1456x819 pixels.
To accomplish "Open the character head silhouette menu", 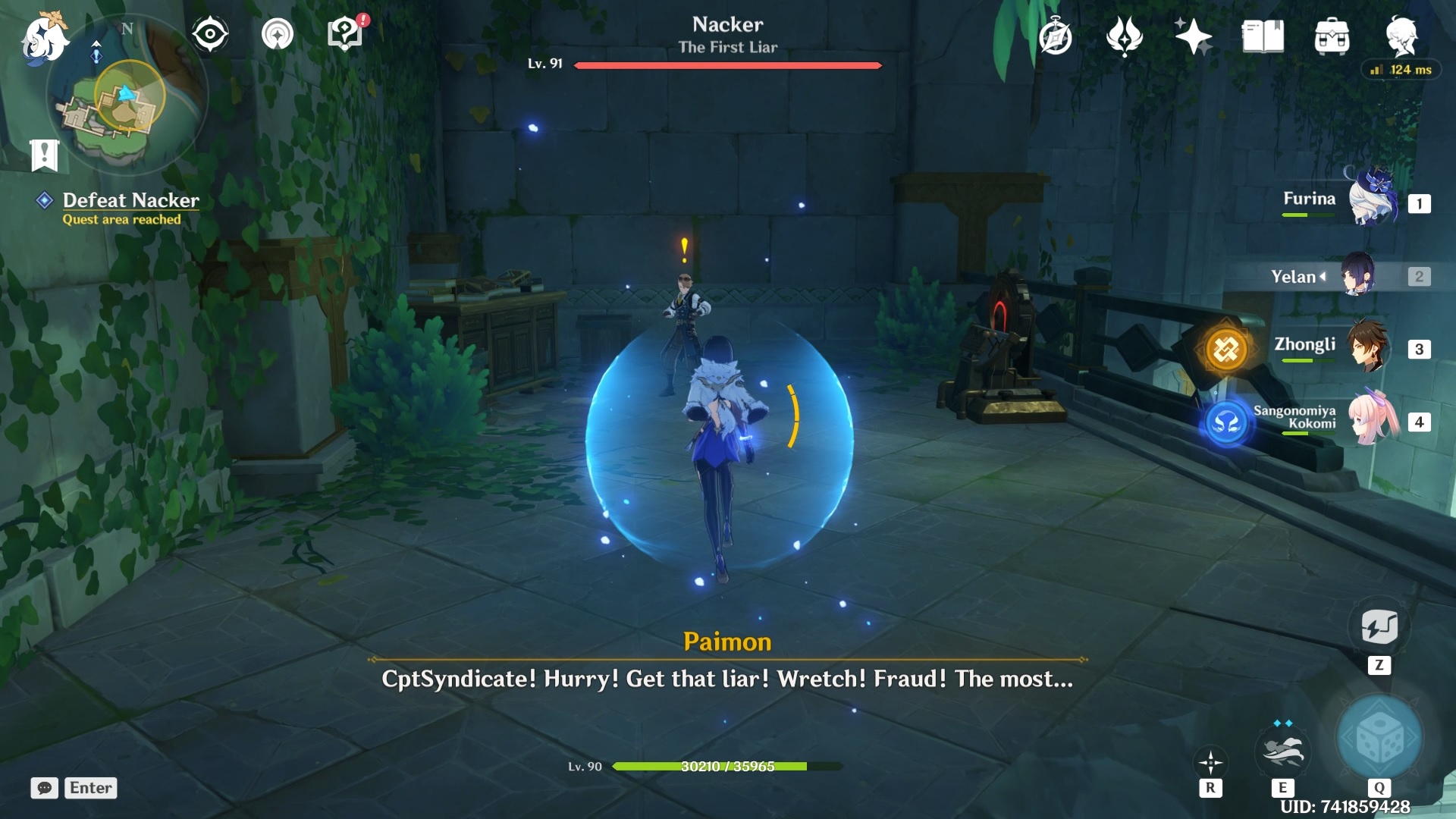I will tap(1401, 35).
